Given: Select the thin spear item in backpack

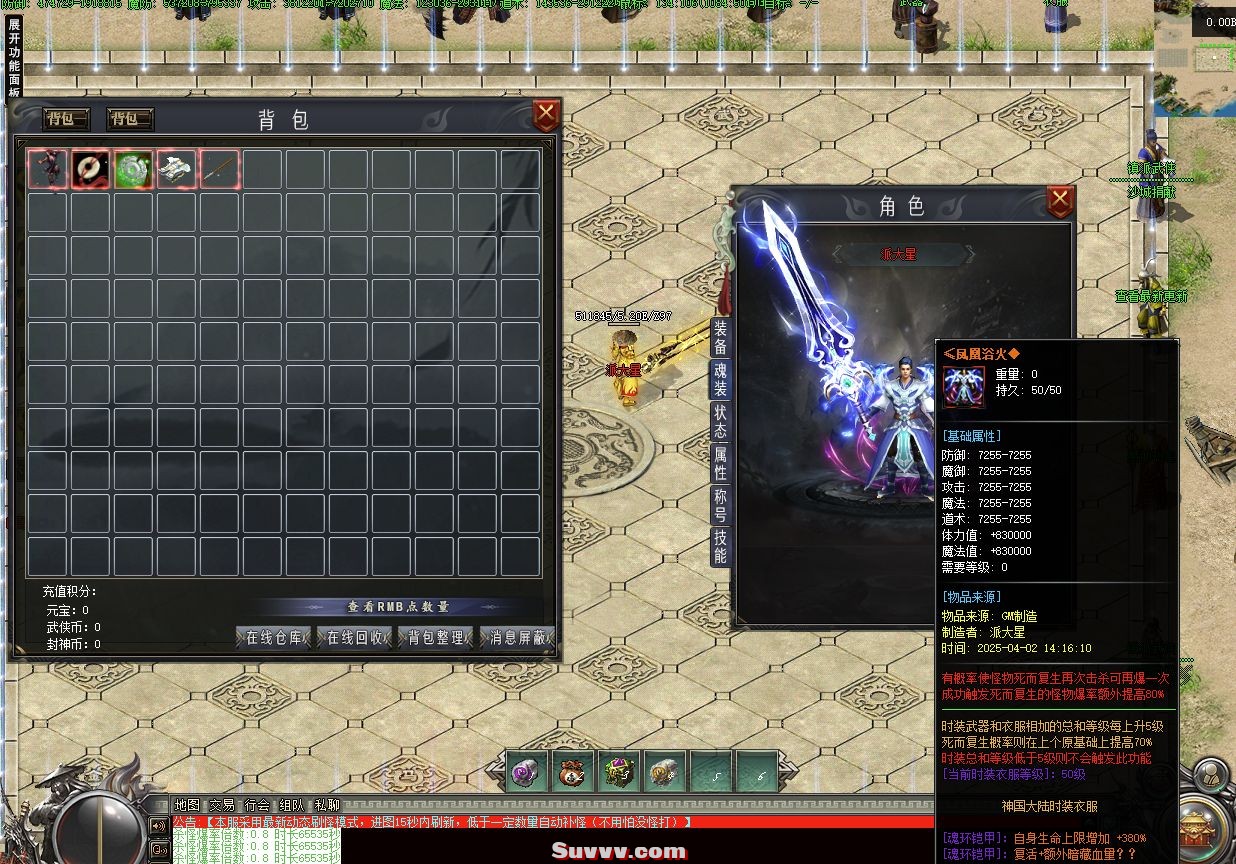Looking at the screenshot, I should 219,170.
